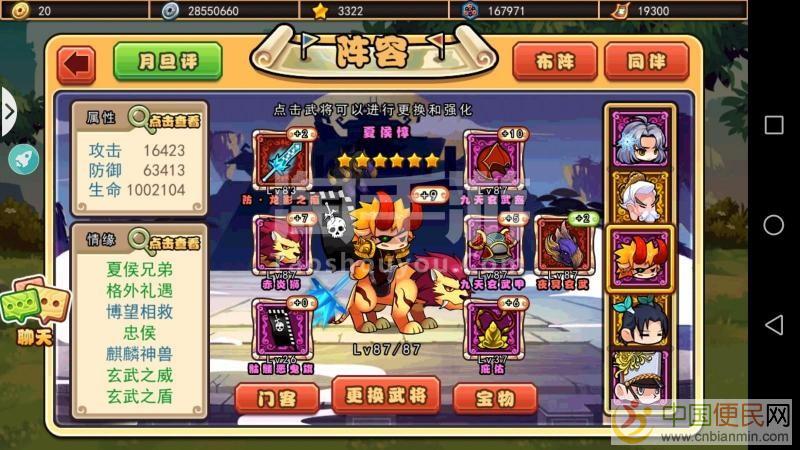Click 更换武将 to change hero

click(385, 396)
